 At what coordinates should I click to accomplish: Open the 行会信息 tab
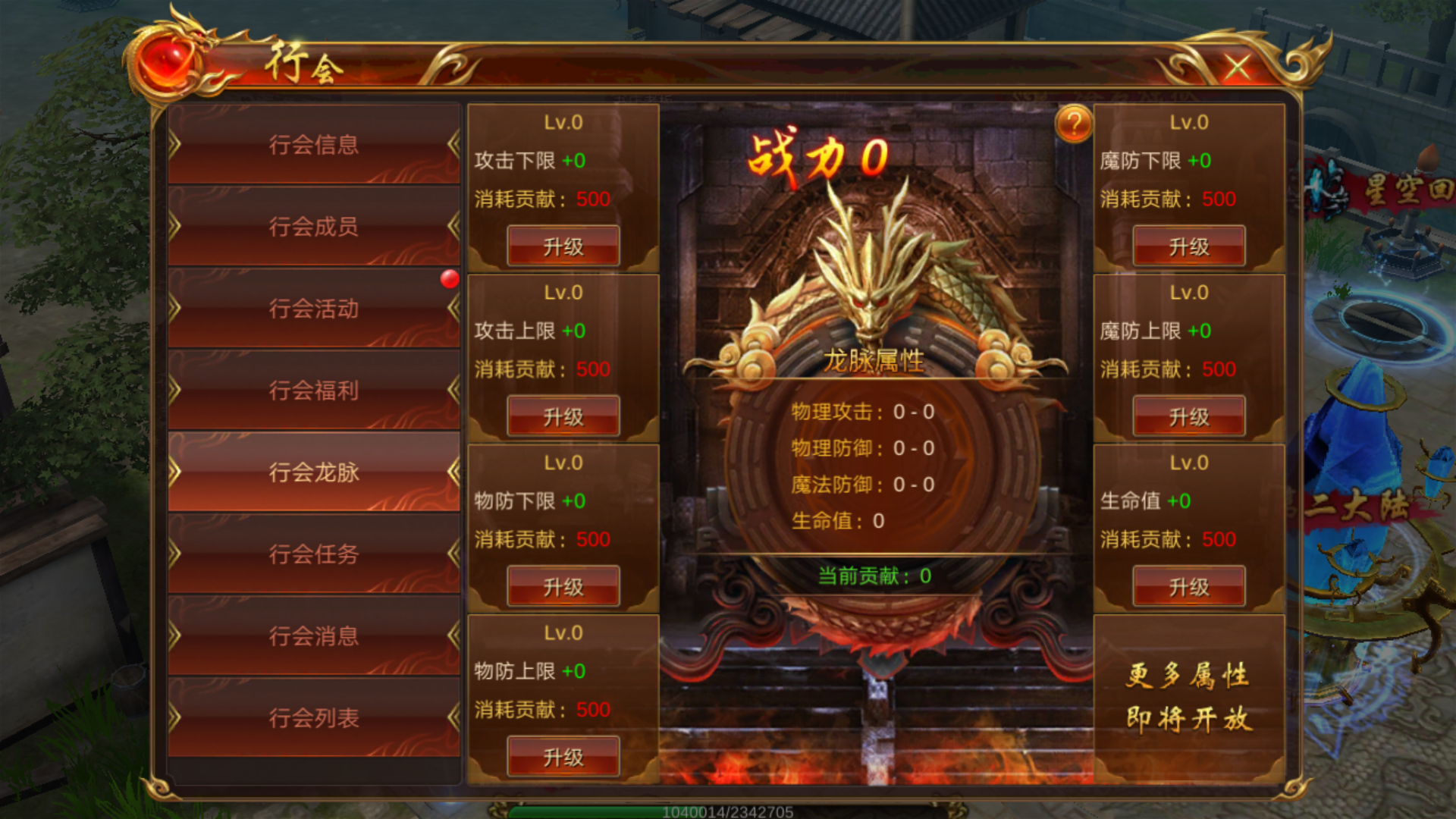(314, 145)
